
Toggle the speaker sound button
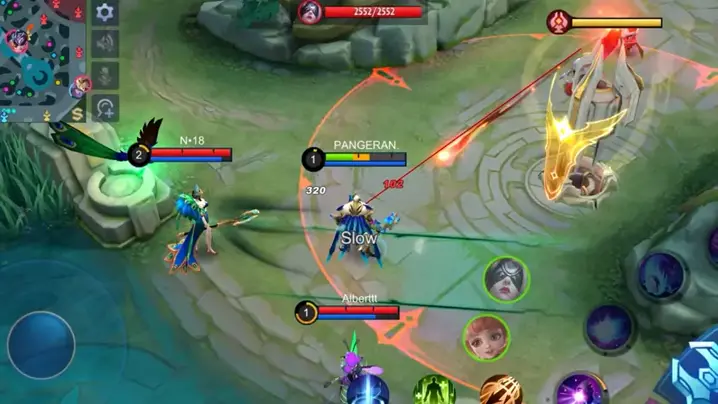(x=105, y=44)
